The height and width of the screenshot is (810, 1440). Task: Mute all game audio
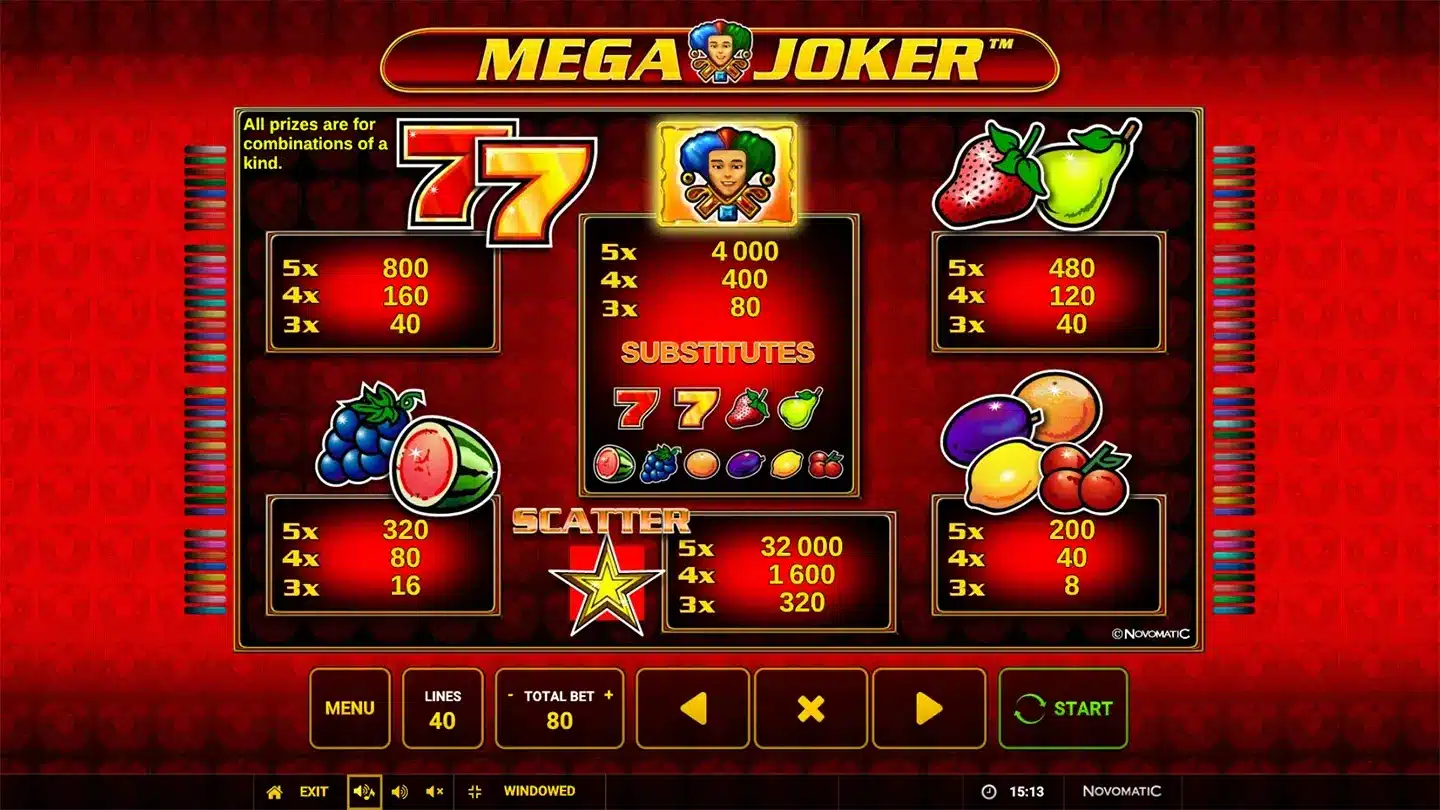tap(434, 791)
